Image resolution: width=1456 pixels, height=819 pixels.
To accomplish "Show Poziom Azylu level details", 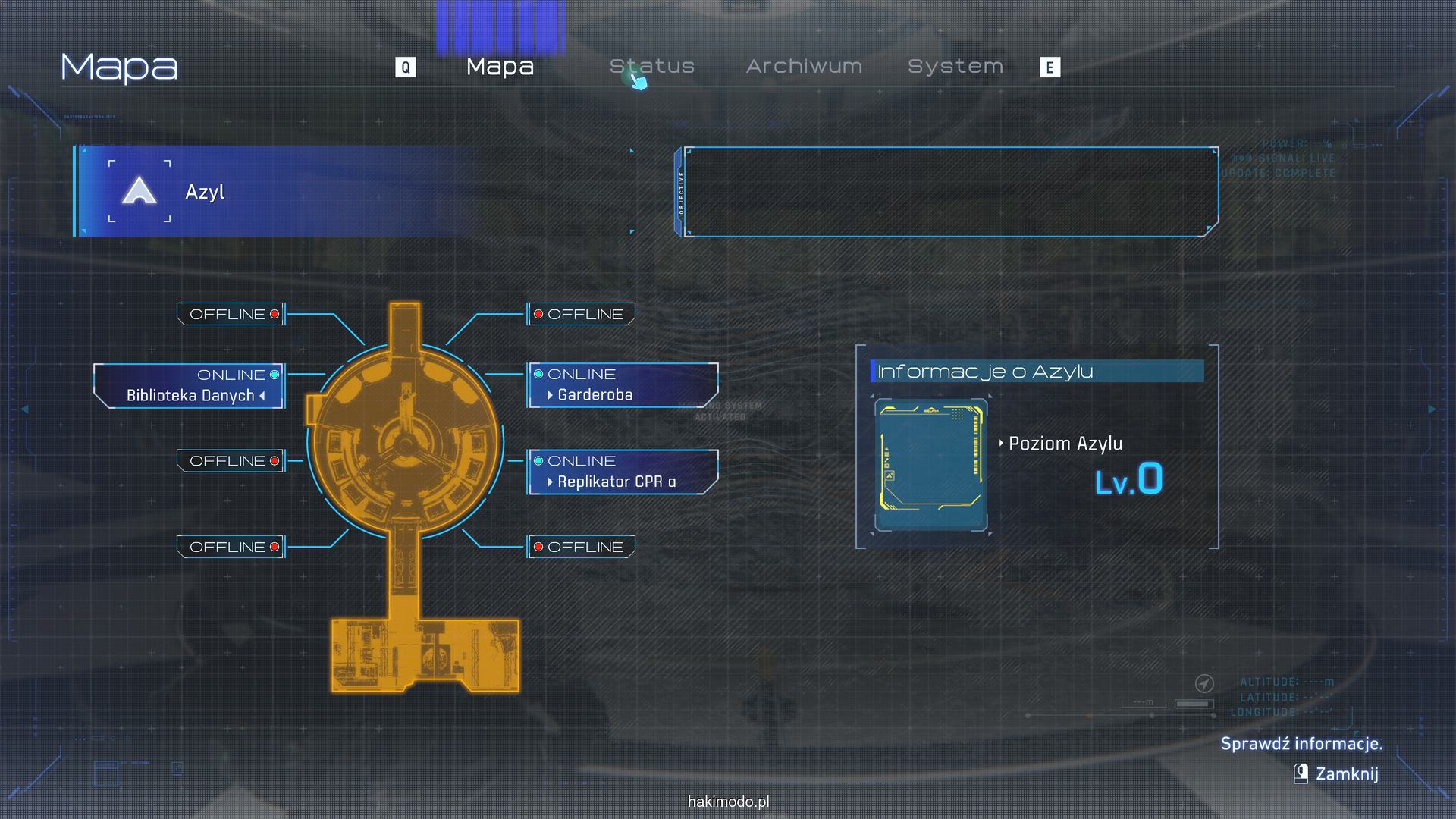I will pos(1065,444).
